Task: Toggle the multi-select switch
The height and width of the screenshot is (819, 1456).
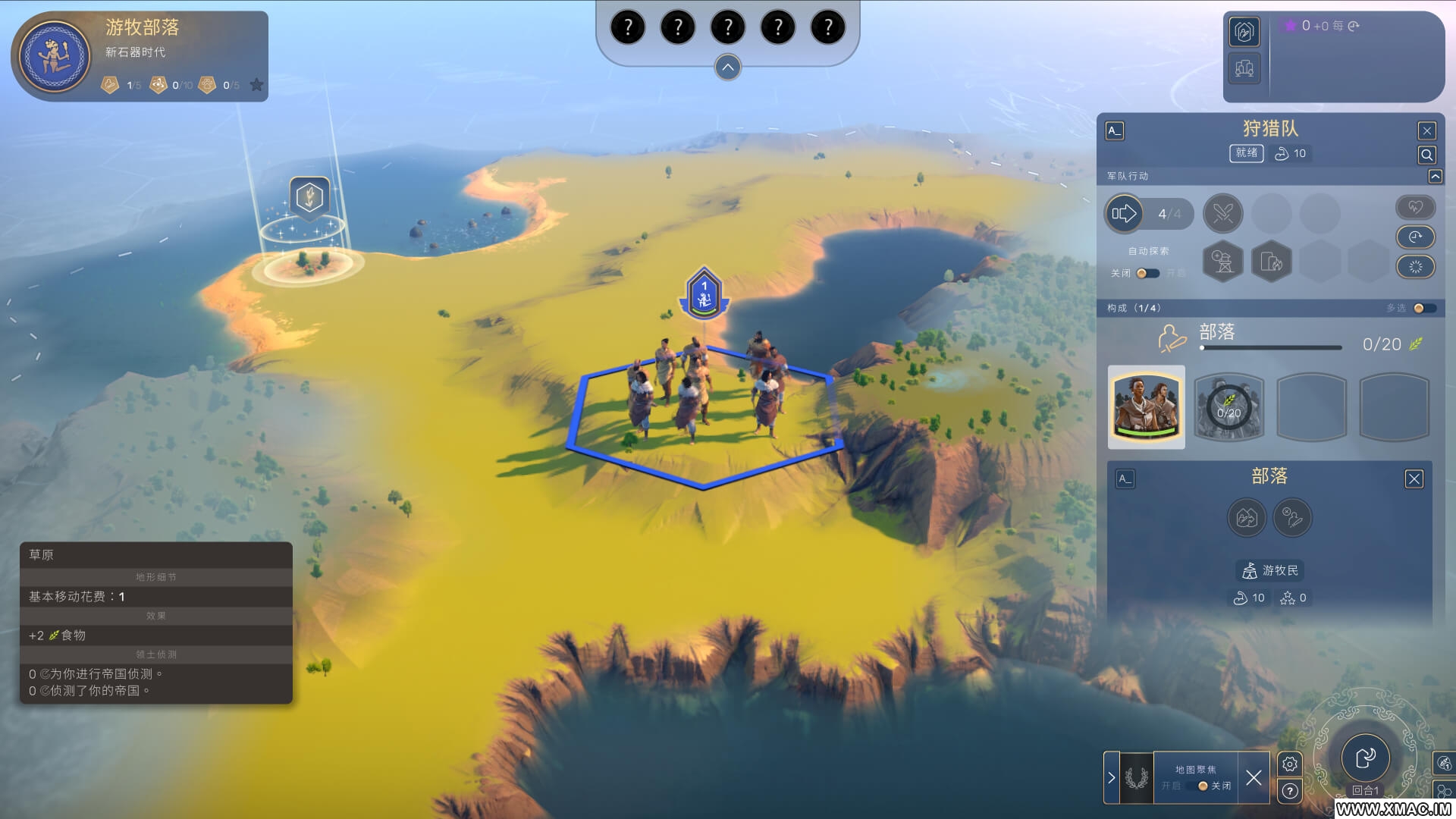Action: click(1423, 308)
